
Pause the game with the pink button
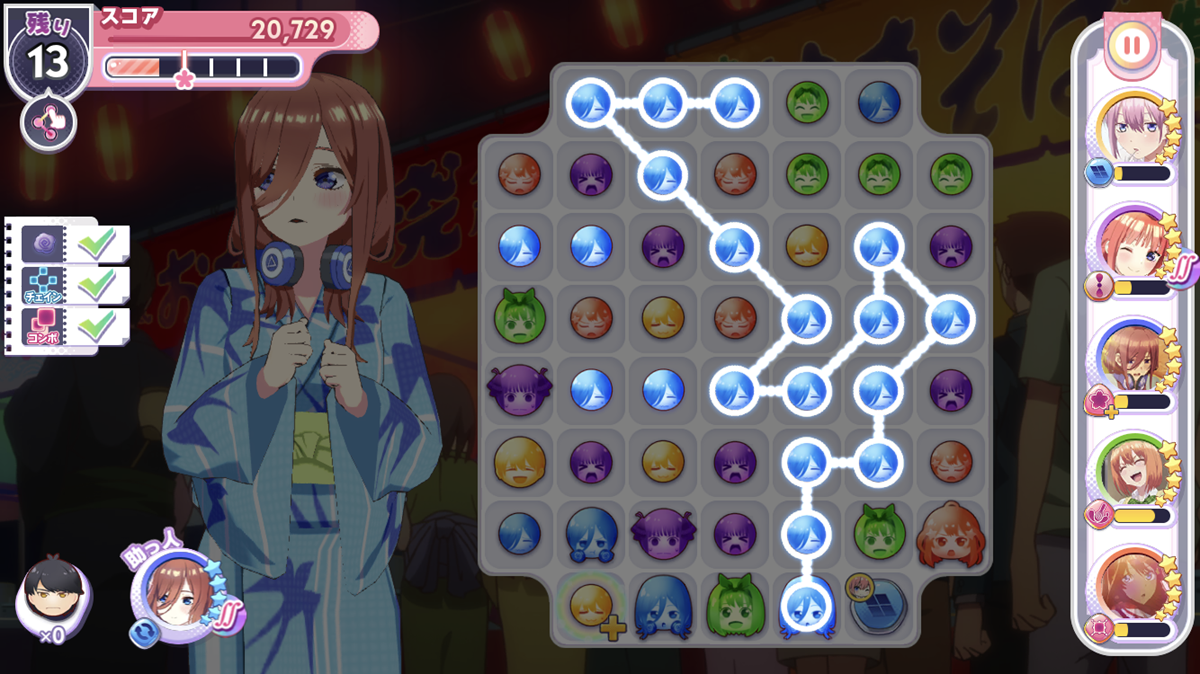pyautogui.click(x=1131, y=45)
